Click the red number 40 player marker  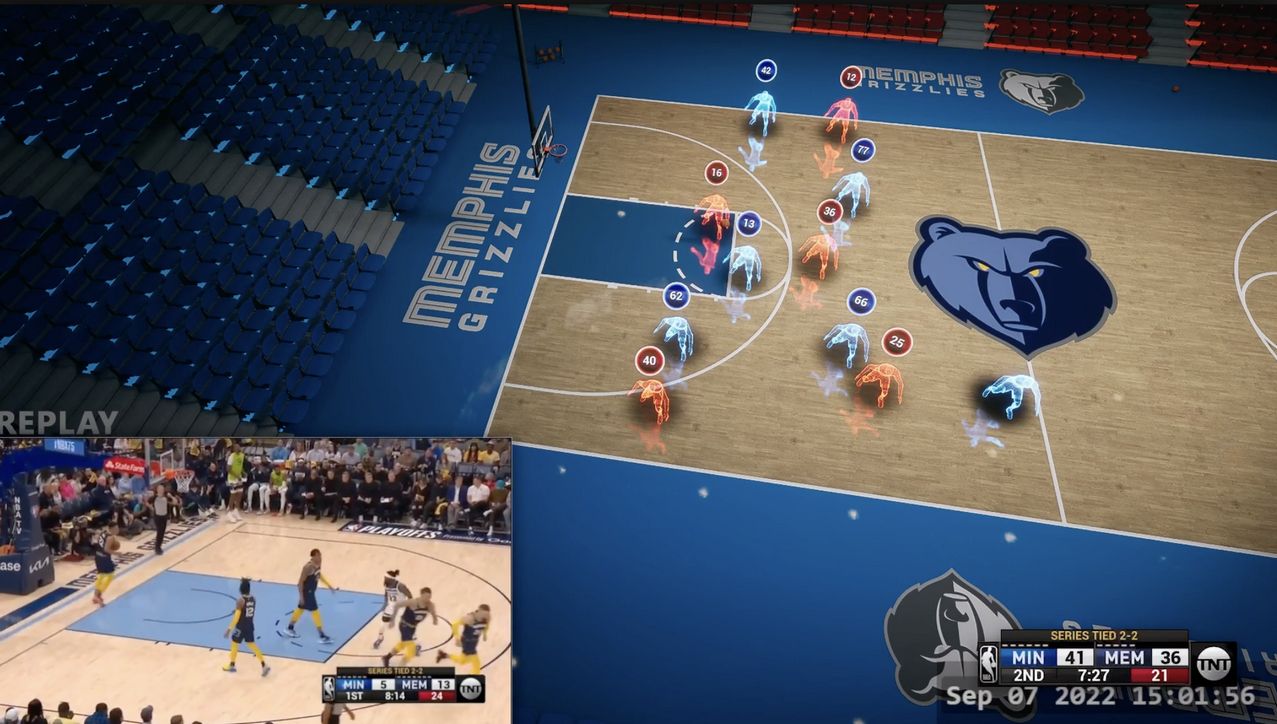tap(650, 361)
